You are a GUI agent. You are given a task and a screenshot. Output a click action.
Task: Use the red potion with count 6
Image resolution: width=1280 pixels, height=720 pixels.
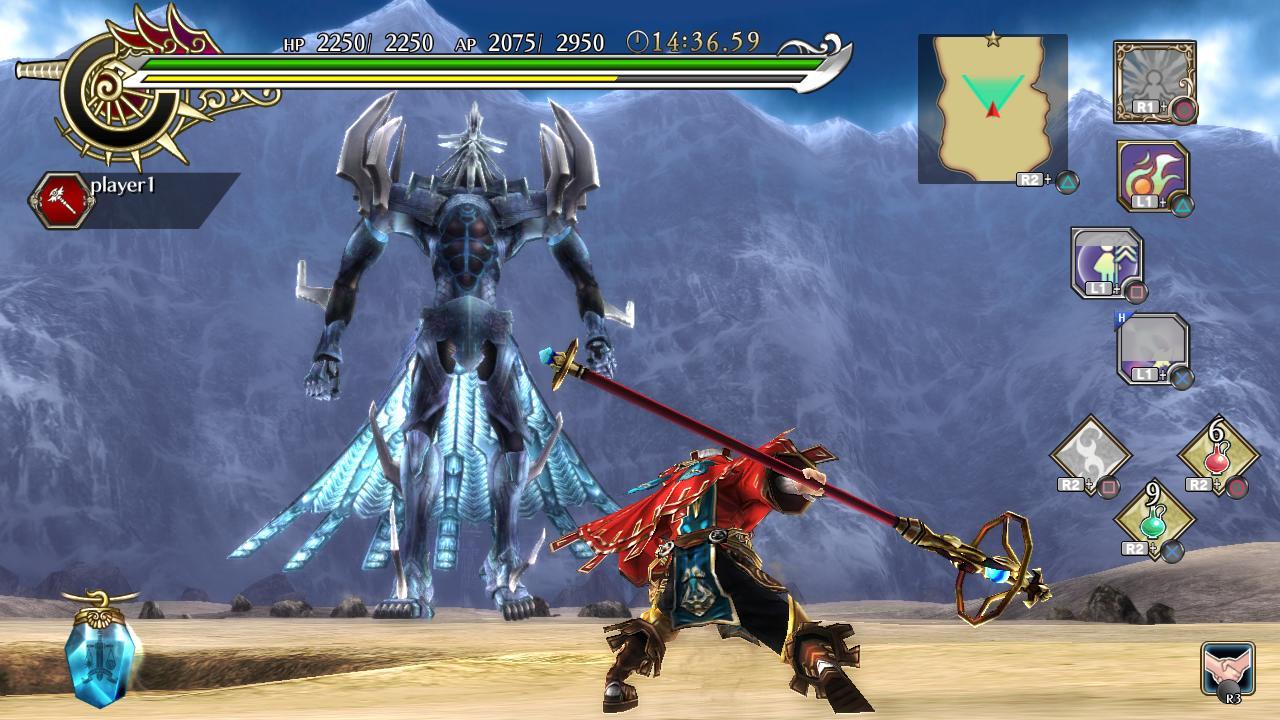click(x=1217, y=455)
